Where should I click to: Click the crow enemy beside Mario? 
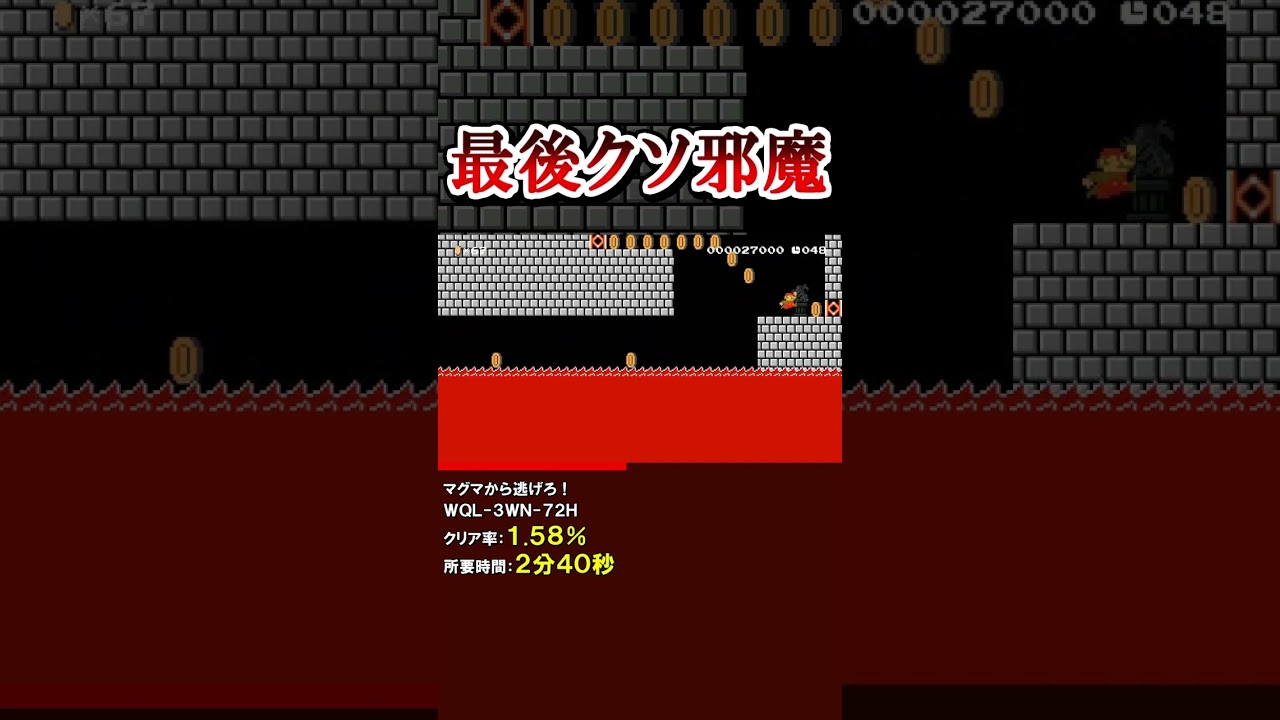[801, 294]
